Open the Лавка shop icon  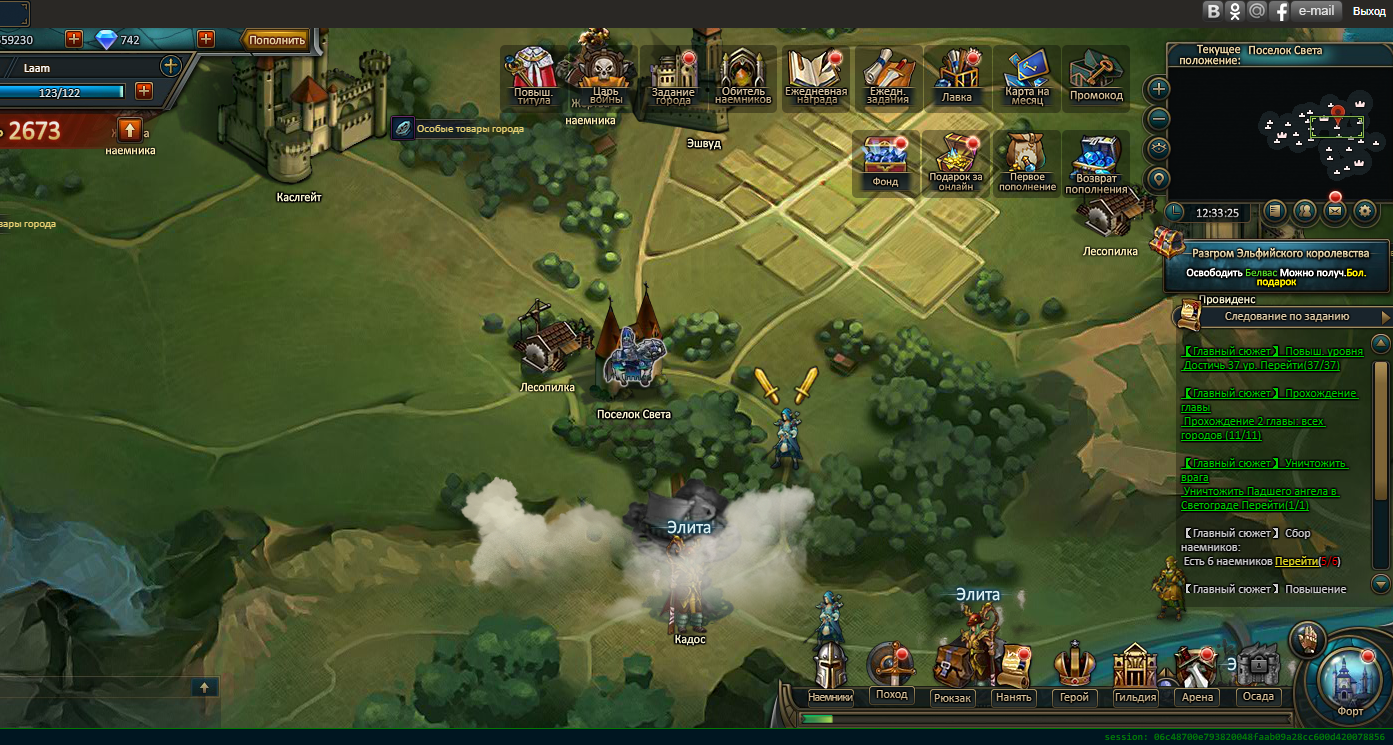coord(957,76)
